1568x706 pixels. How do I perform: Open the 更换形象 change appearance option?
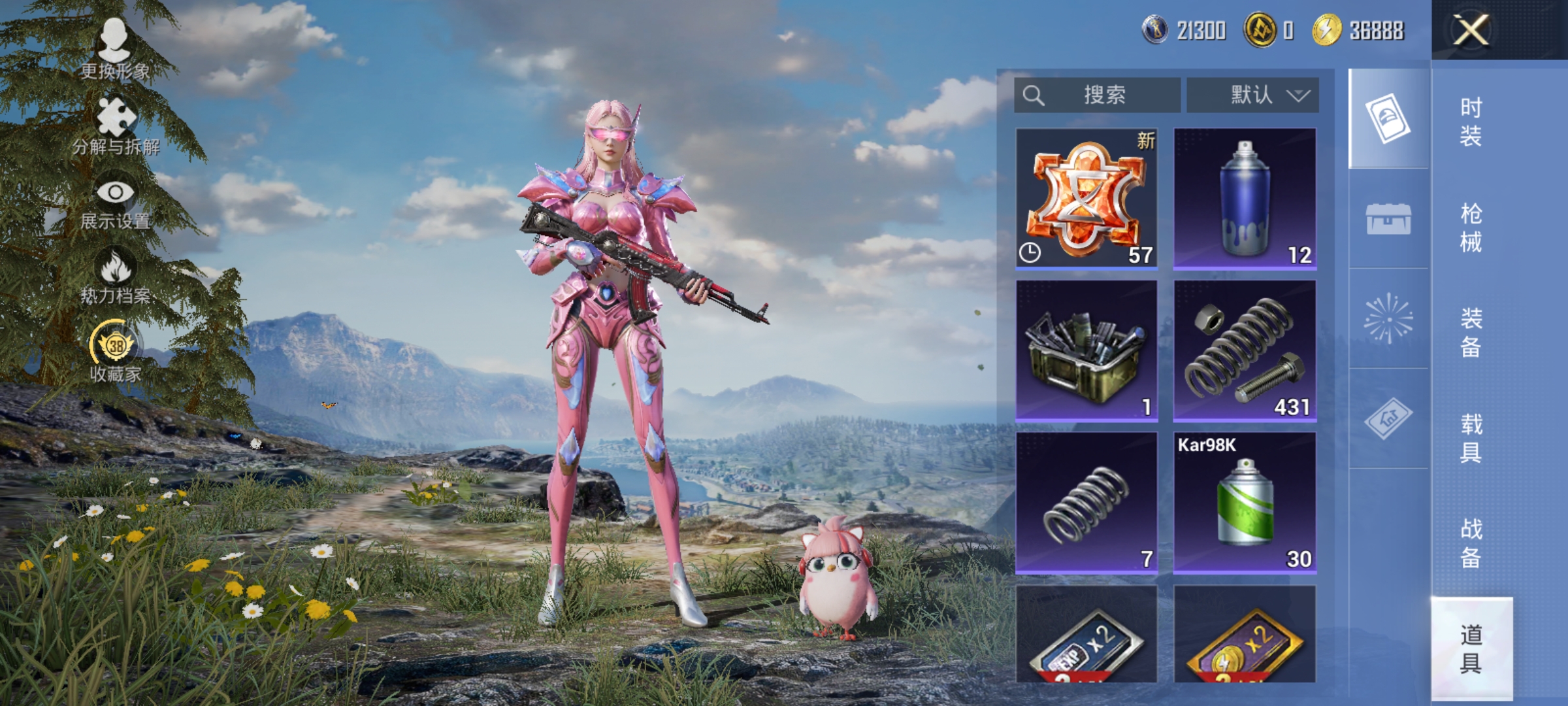click(x=115, y=50)
